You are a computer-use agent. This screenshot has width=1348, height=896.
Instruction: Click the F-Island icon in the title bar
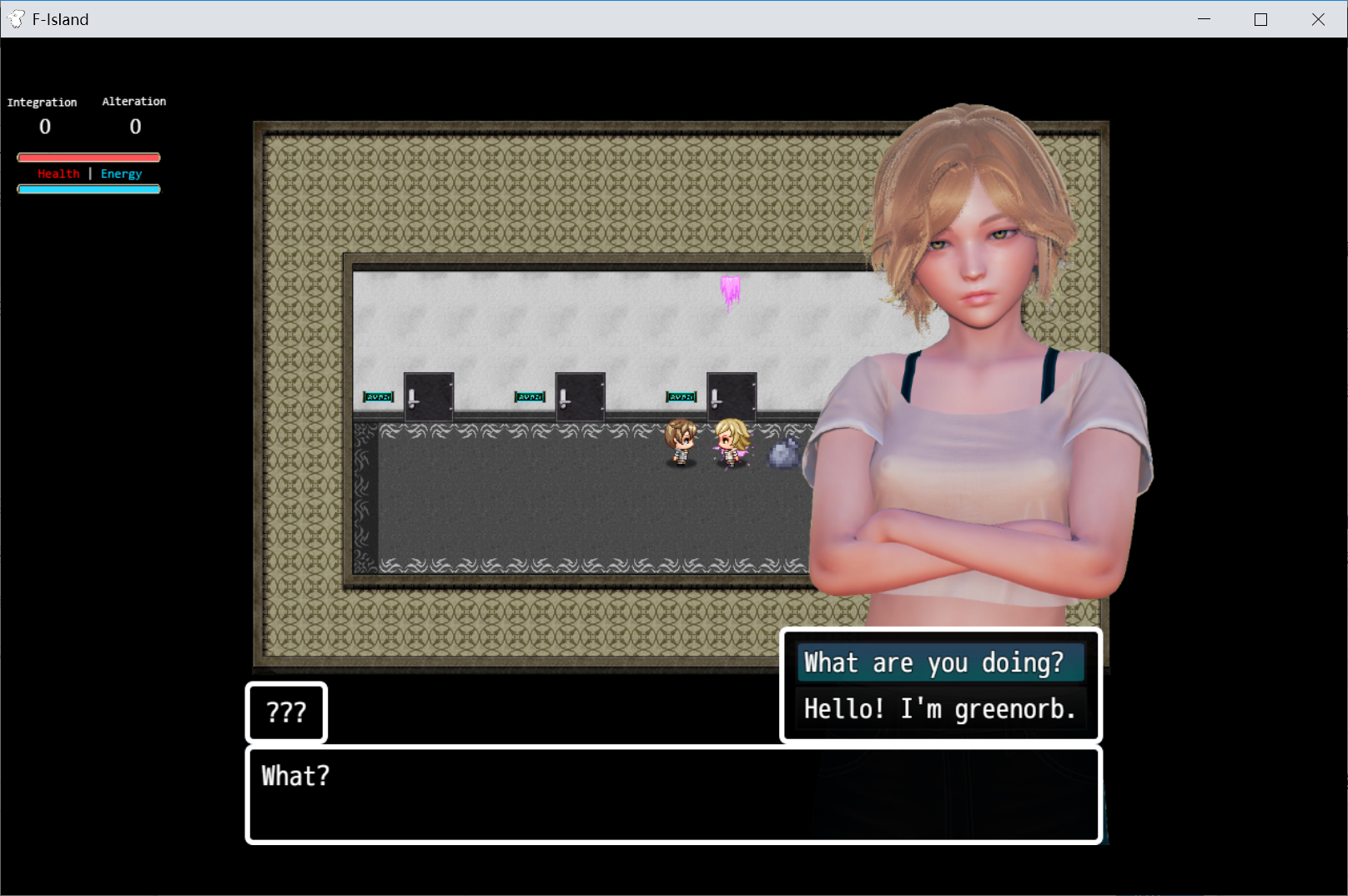pos(15,18)
